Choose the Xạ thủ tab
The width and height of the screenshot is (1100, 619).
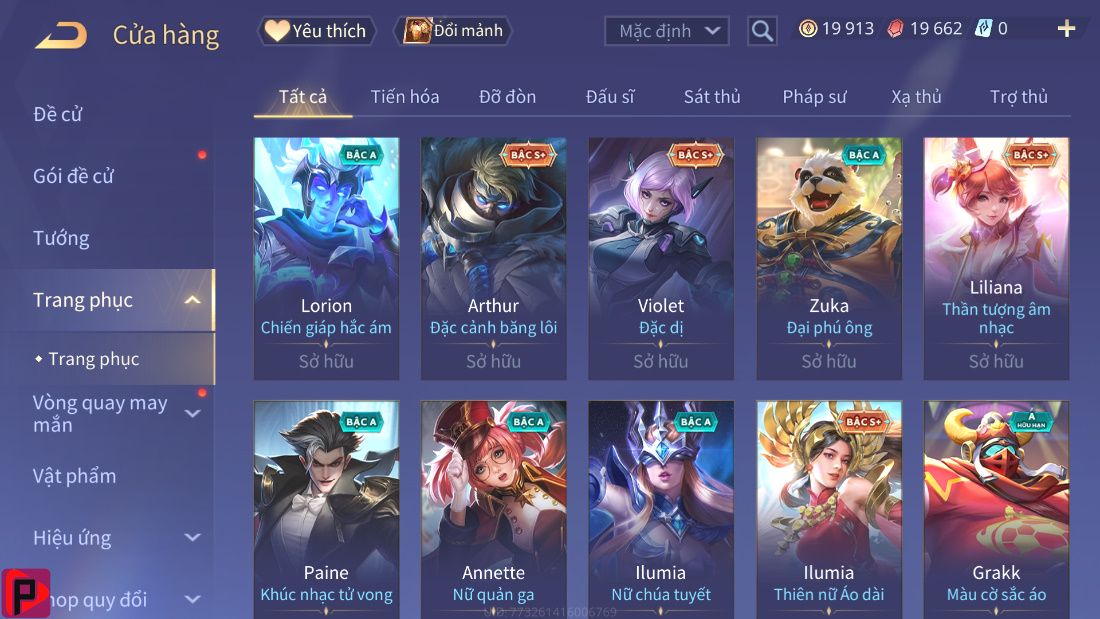click(x=916, y=97)
